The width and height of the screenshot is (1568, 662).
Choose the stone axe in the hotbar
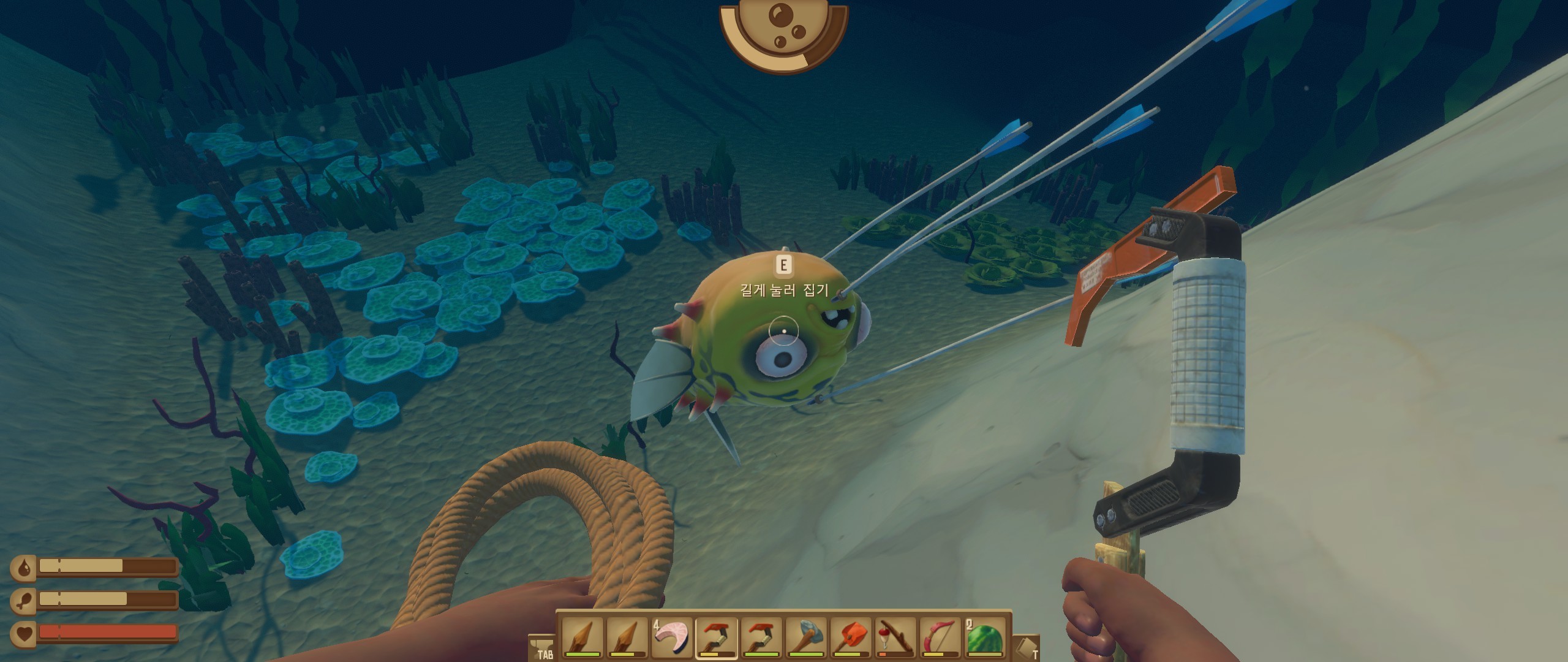click(806, 637)
